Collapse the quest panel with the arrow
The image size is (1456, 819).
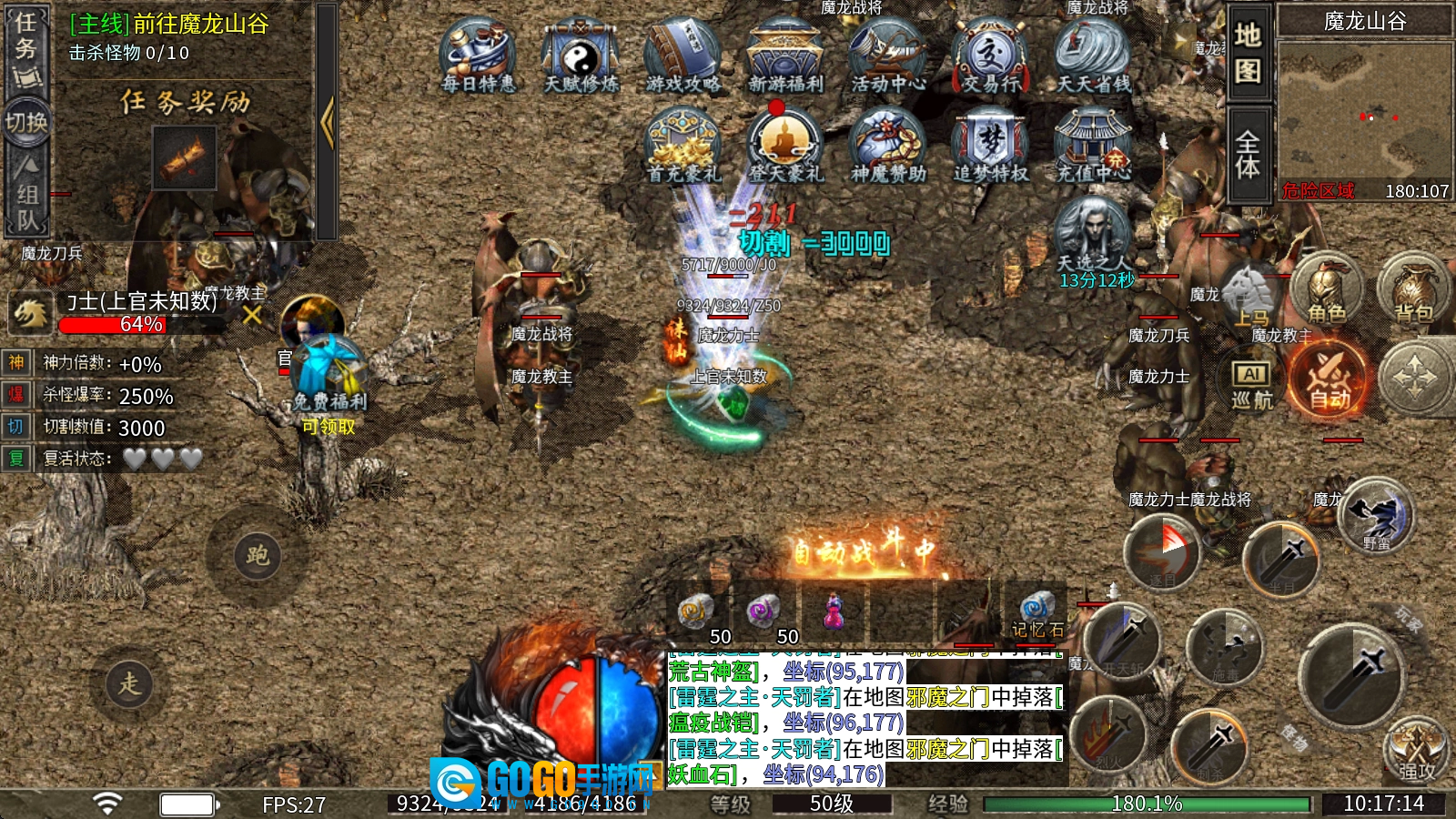tap(327, 123)
